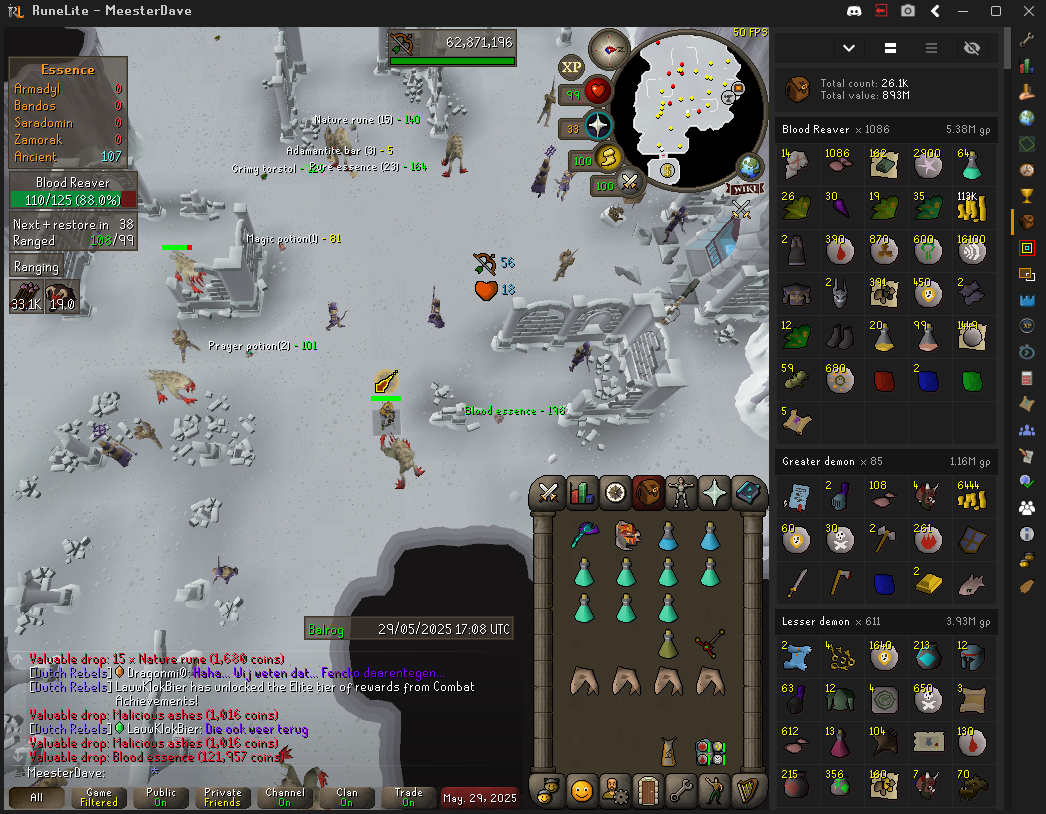The height and width of the screenshot is (814, 1046).
Task: Open the Emotes tab
Action: tap(715, 790)
